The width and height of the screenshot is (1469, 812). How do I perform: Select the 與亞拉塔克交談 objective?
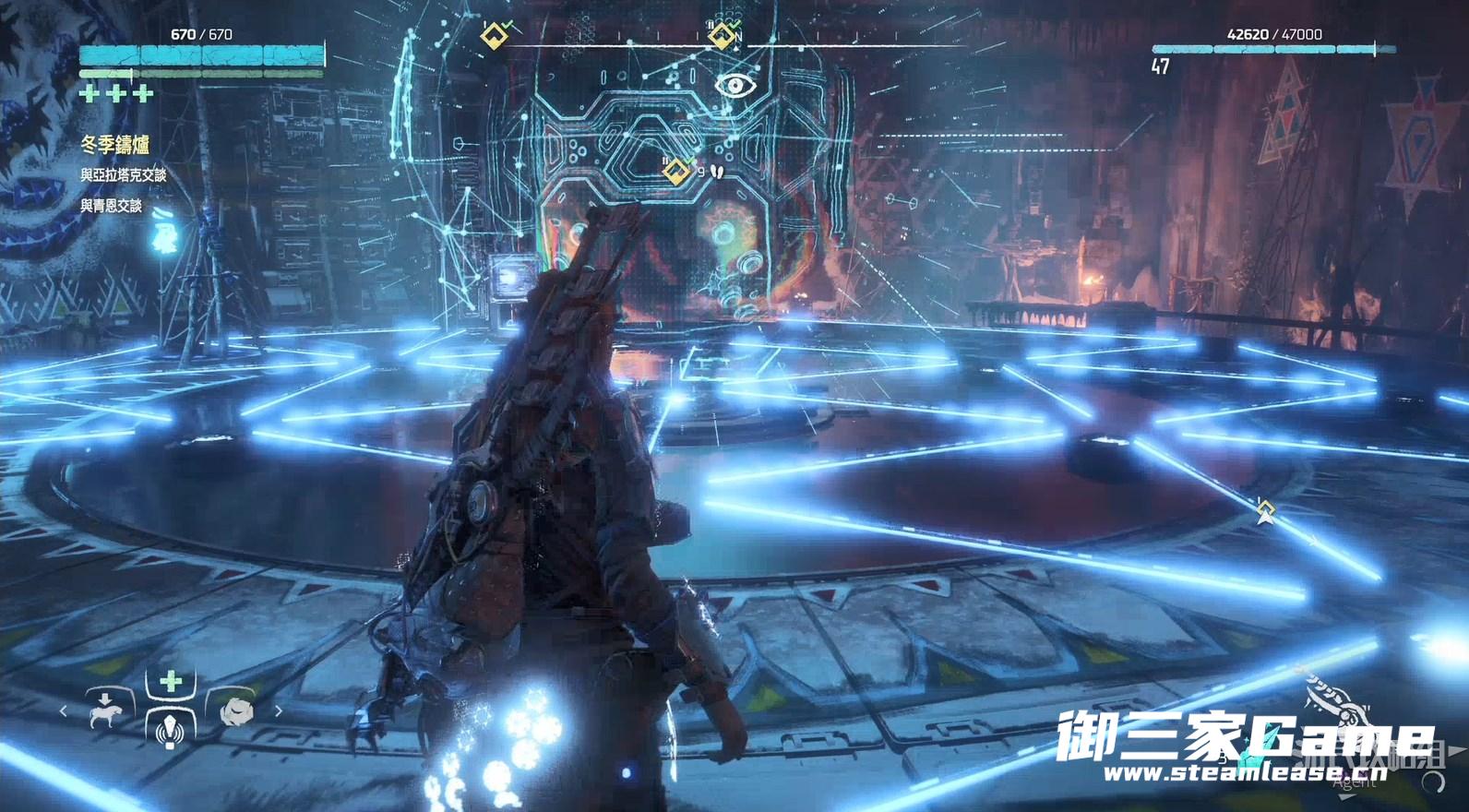click(x=124, y=175)
